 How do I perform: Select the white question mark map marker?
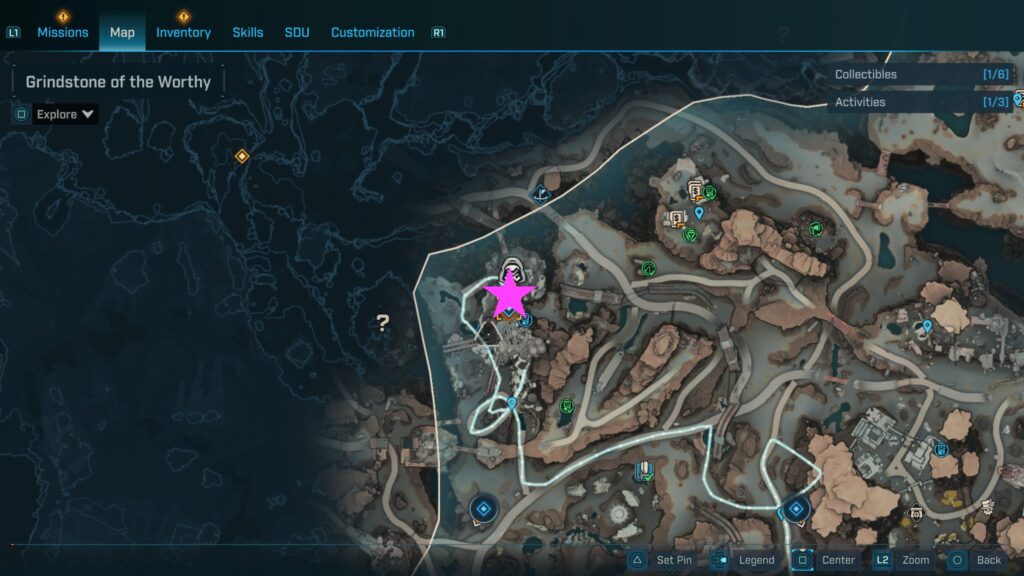point(382,322)
